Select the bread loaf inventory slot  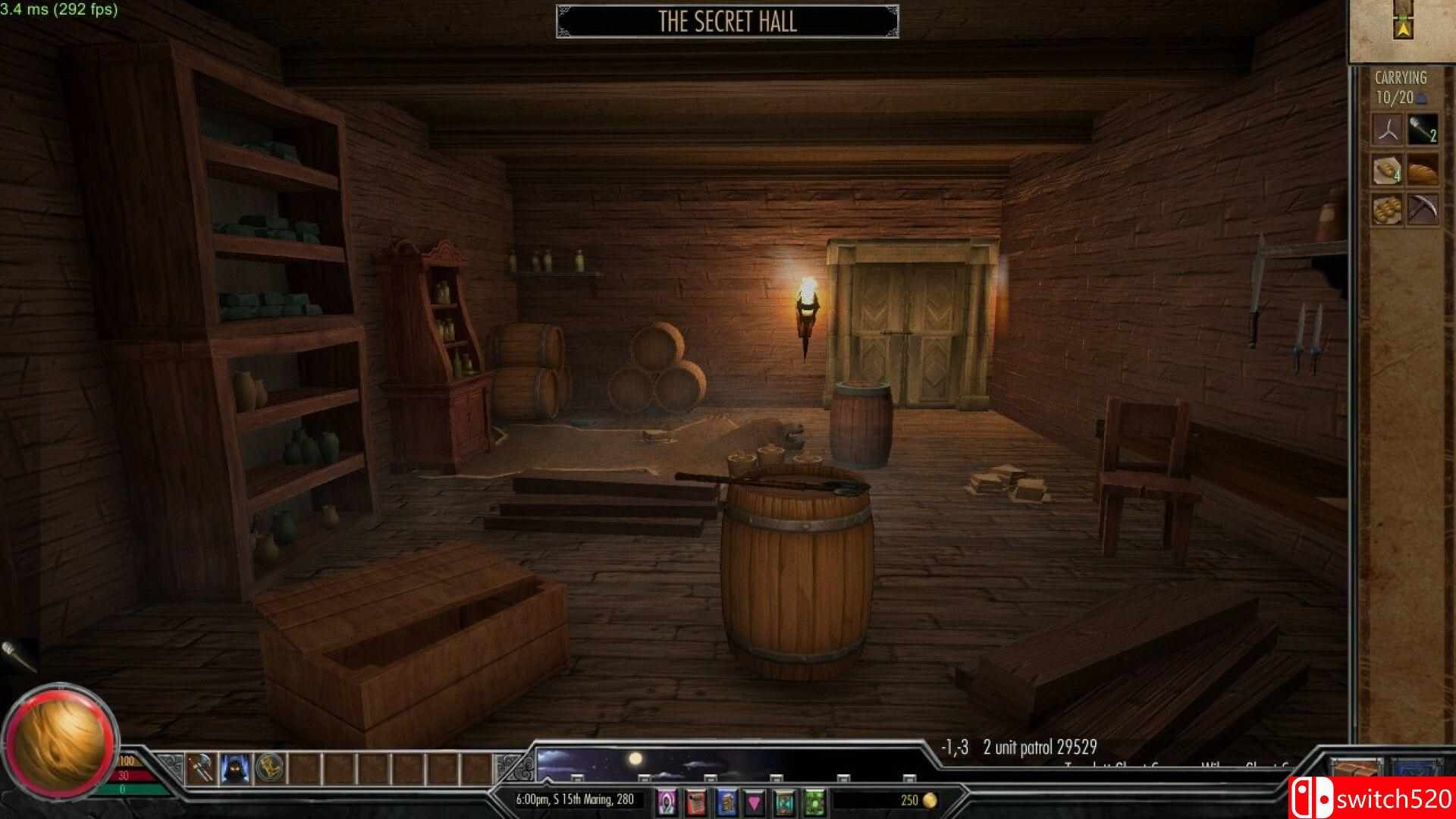(x=1423, y=169)
